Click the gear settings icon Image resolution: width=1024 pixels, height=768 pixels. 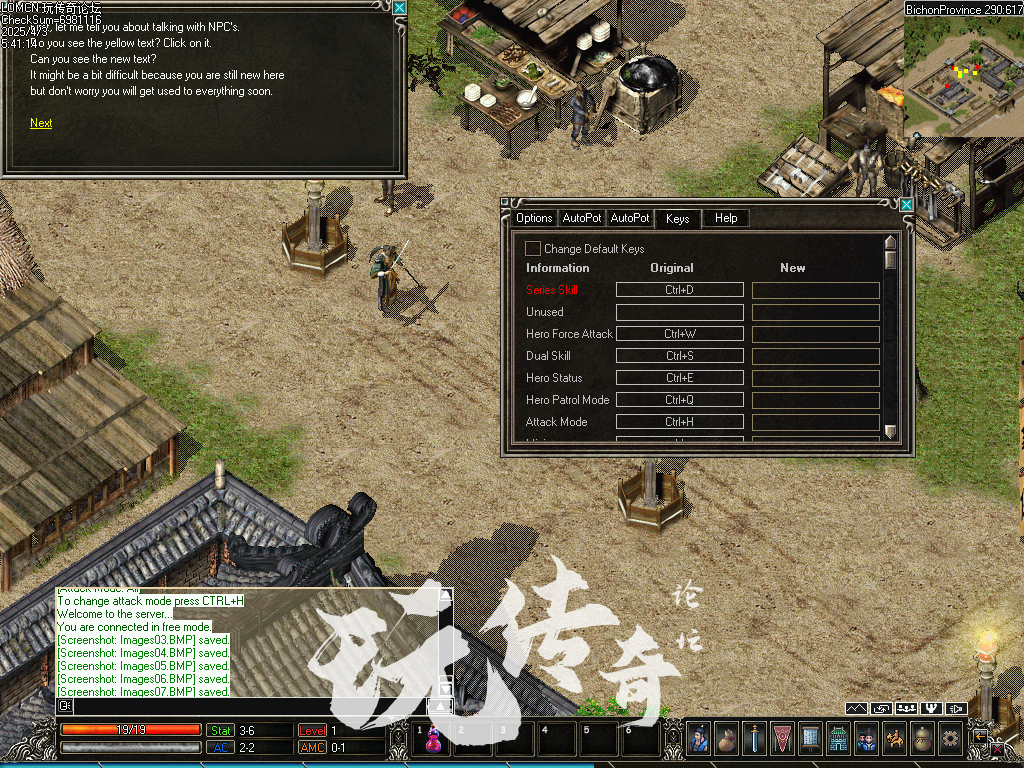[x=950, y=738]
